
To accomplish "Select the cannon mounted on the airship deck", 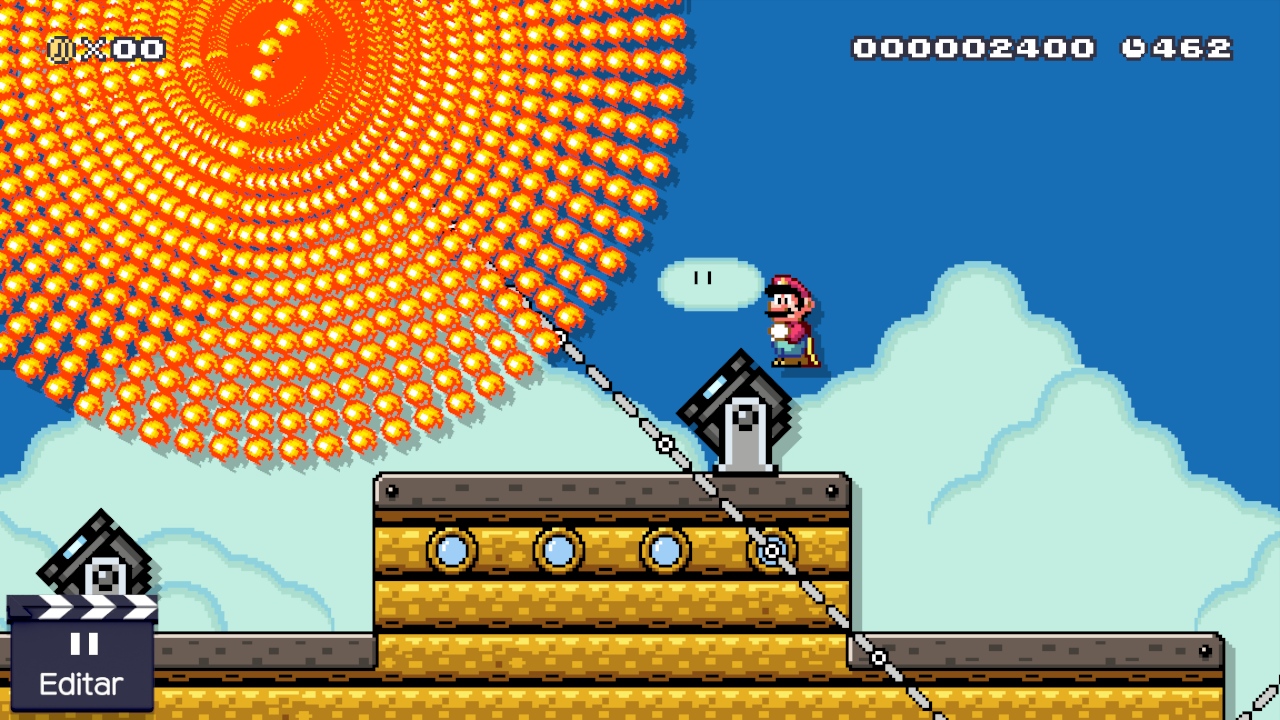I will 740,410.
